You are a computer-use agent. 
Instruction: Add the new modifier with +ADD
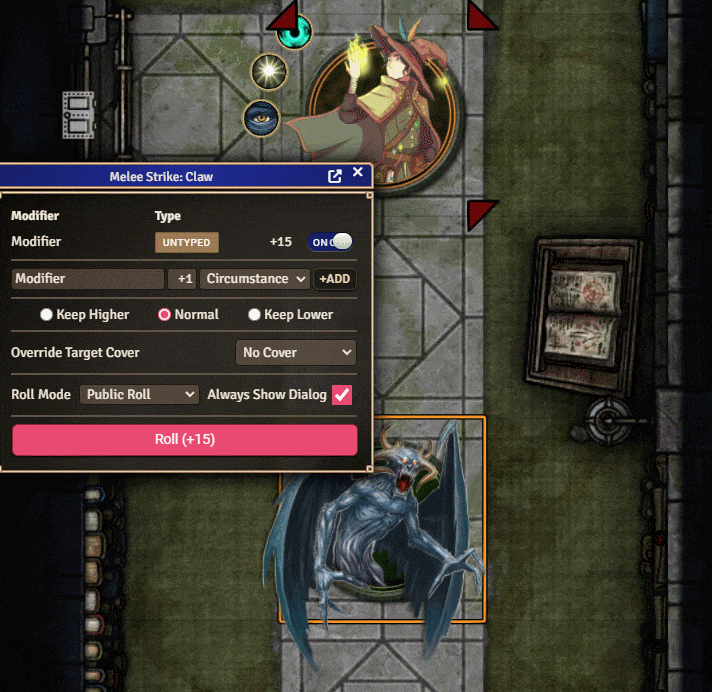tap(335, 279)
